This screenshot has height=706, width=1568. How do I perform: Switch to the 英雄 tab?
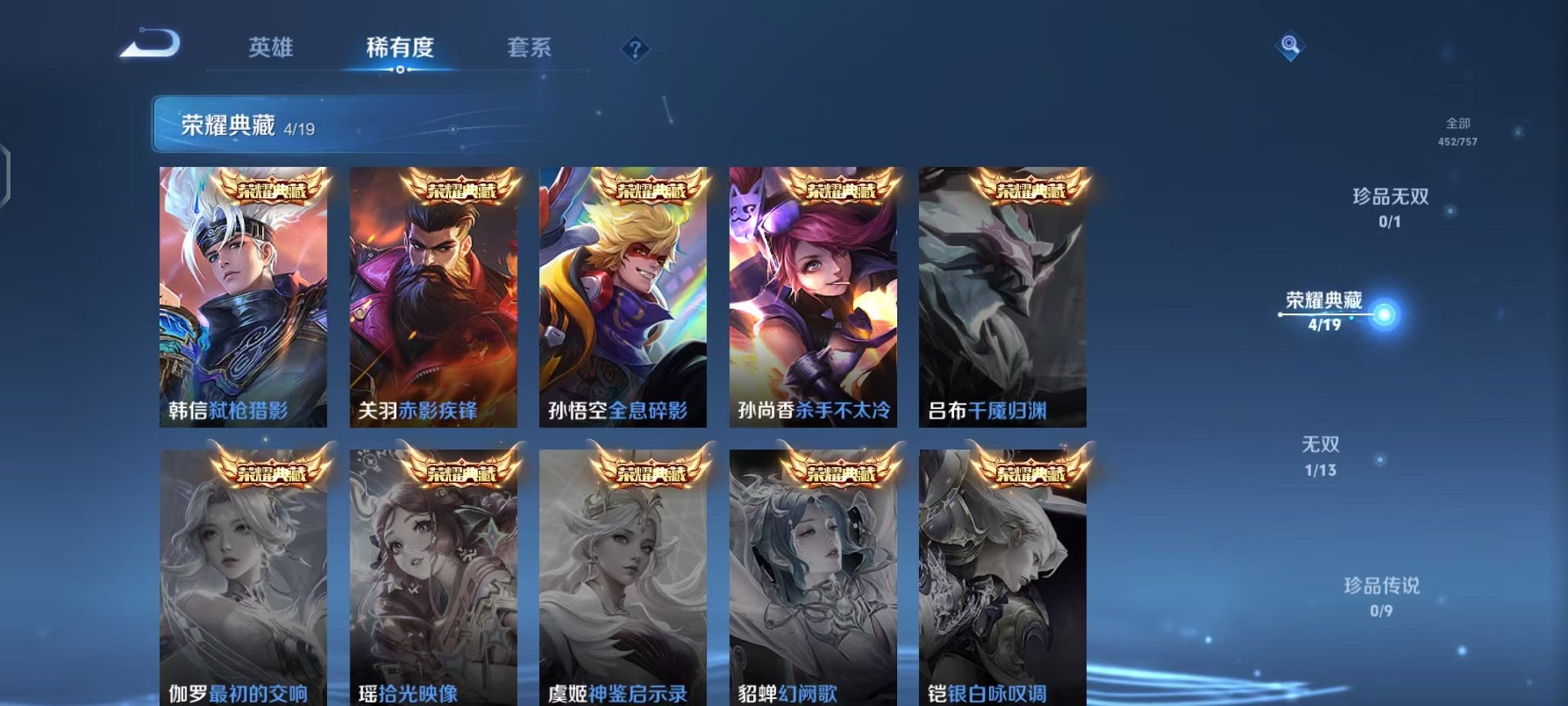(272, 48)
